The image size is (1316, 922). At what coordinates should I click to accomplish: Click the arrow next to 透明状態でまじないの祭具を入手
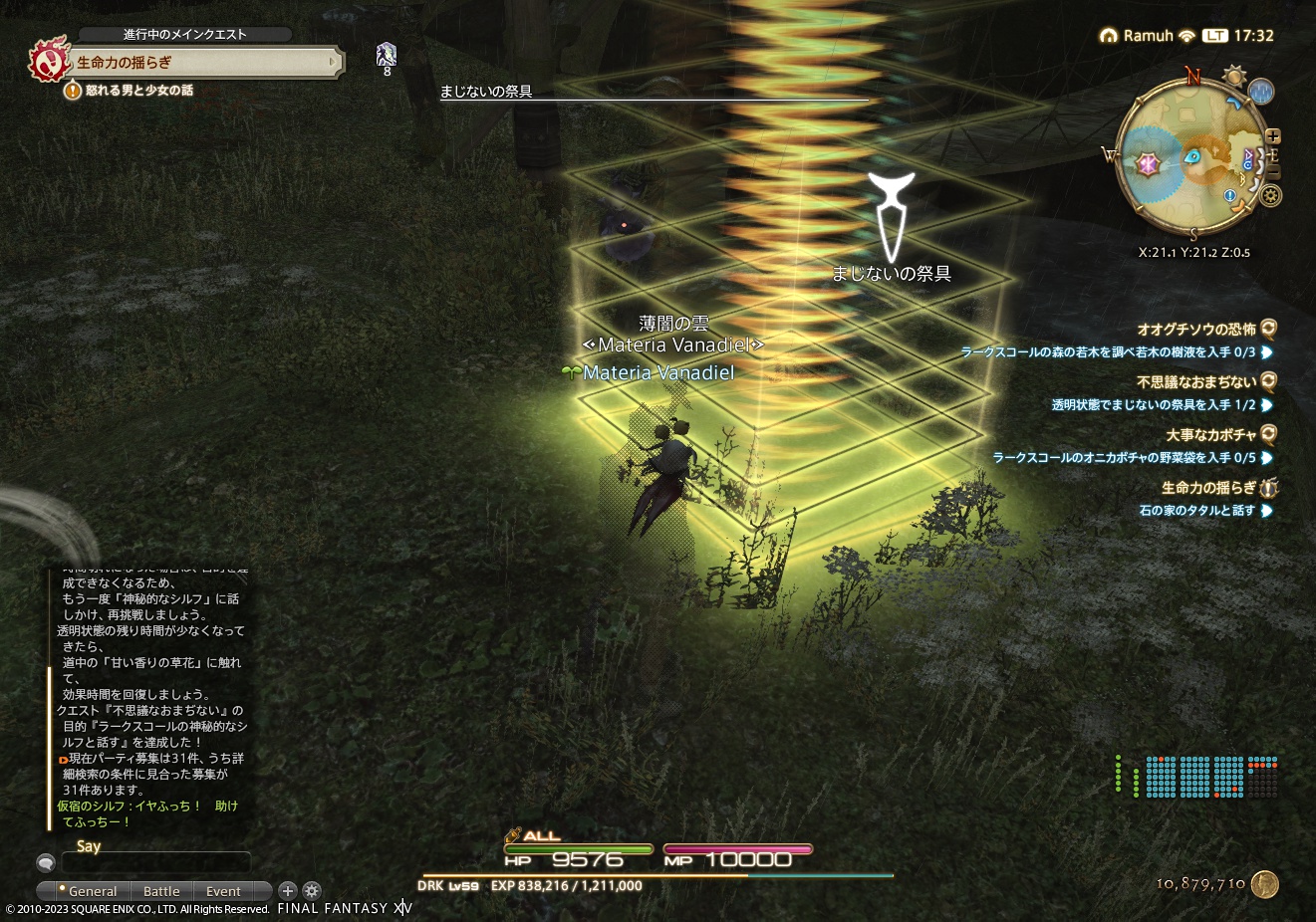click(1267, 405)
